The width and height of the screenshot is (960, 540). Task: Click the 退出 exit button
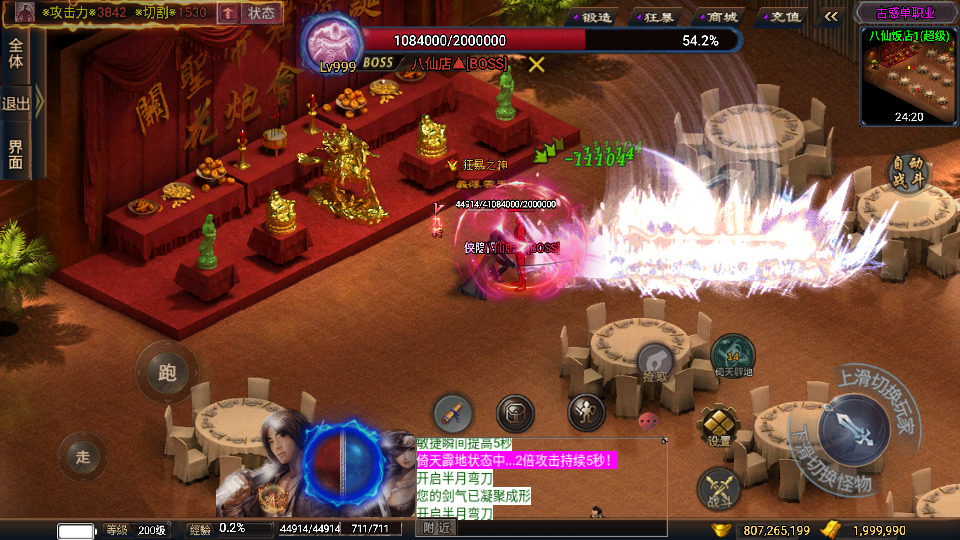[16, 104]
